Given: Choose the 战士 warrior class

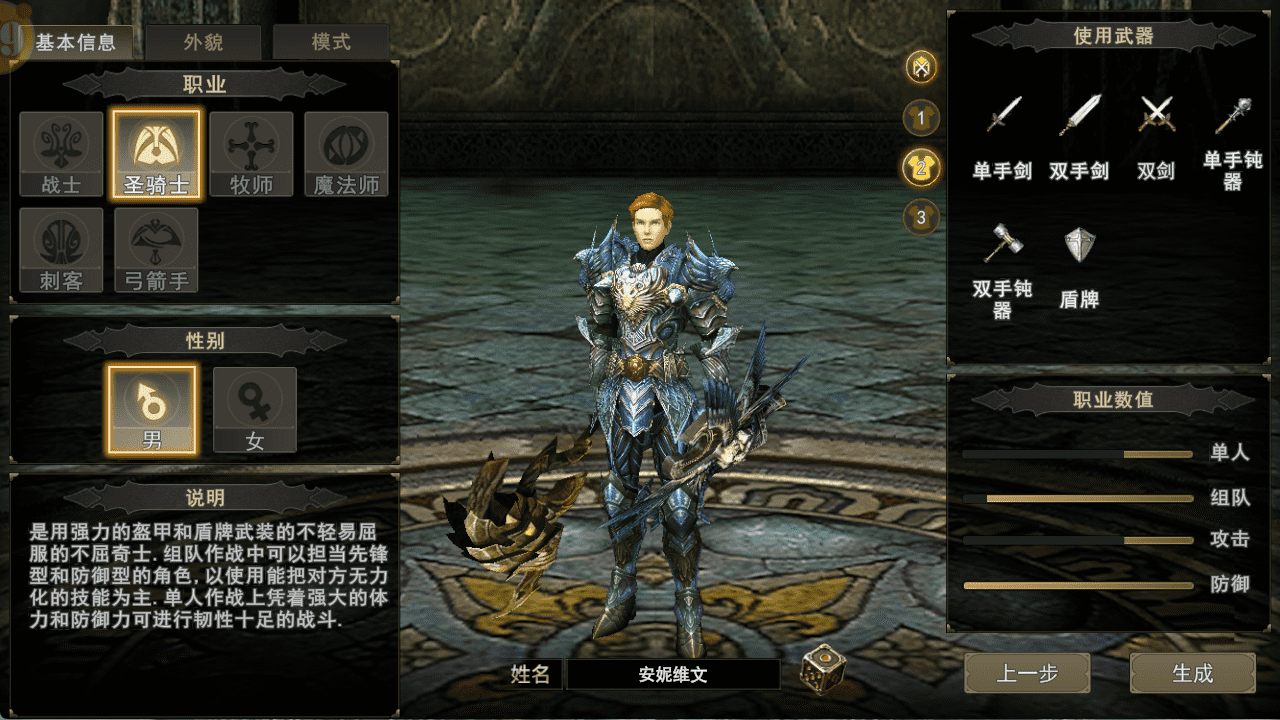Looking at the screenshot, I should pos(61,154).
